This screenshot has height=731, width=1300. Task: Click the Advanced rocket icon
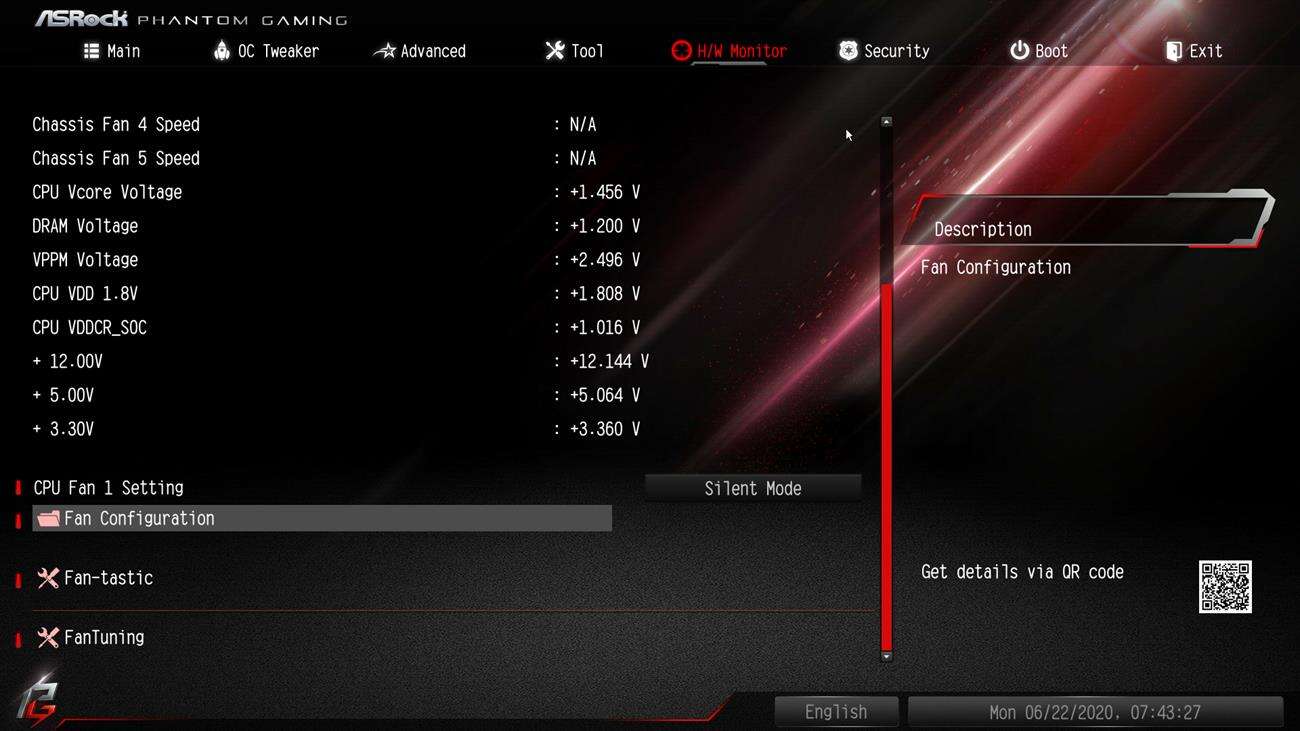tap(385, 49)
